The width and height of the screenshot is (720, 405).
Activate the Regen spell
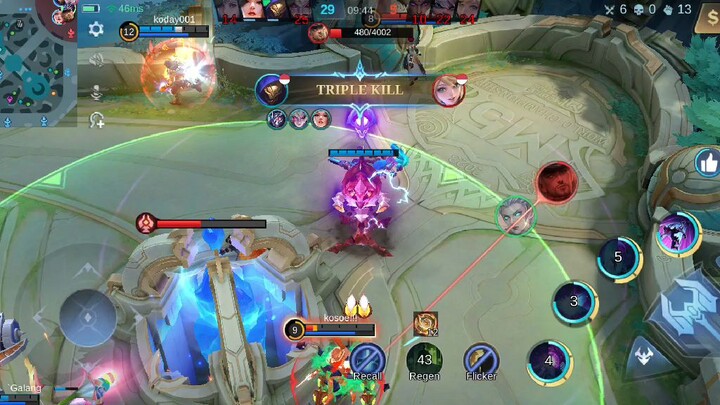(x=424, y=359)
